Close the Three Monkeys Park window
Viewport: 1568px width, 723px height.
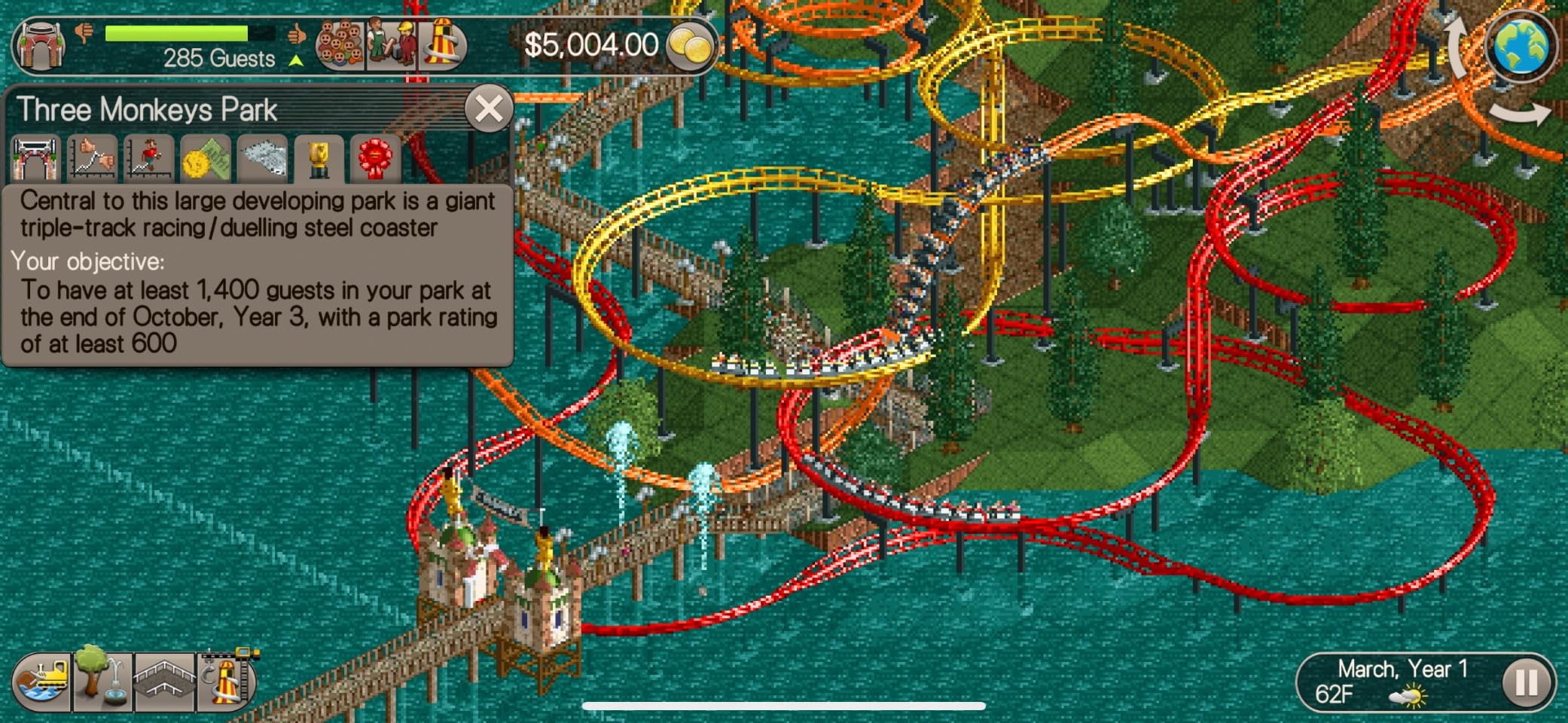click(x=488, y=107)
